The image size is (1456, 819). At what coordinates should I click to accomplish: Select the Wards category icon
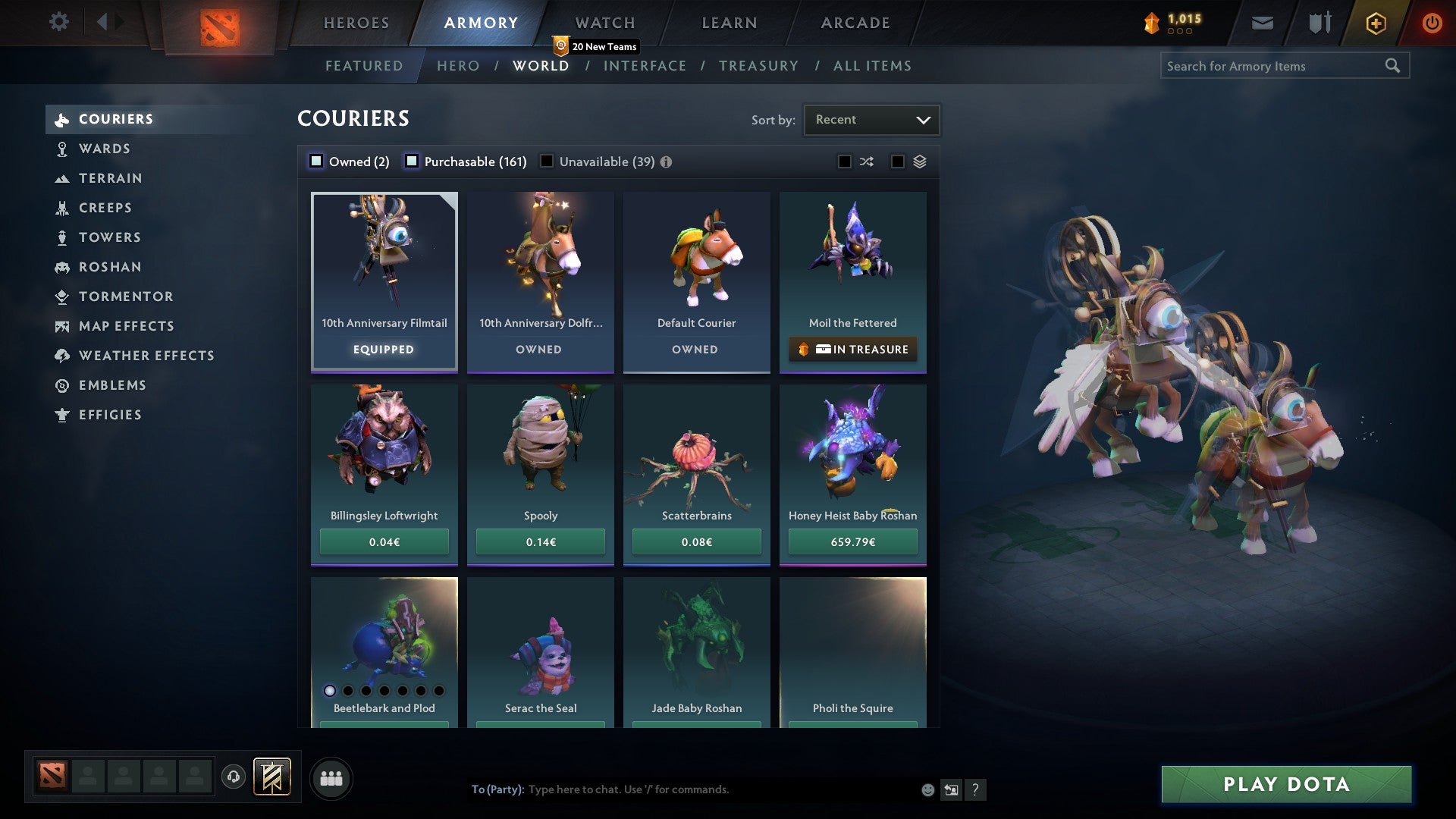62,149
